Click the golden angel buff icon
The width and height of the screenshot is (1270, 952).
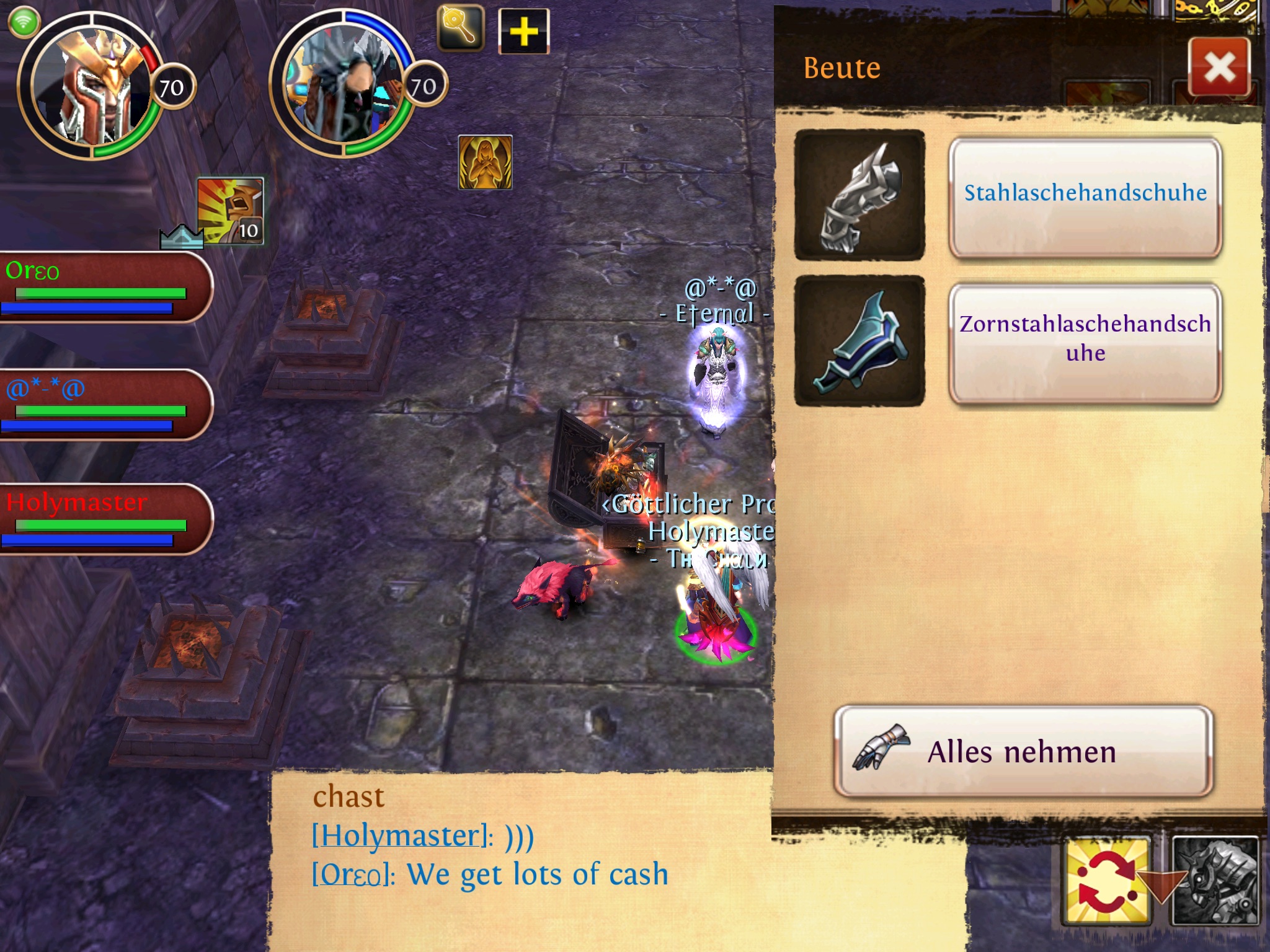[x=485, y=162]
